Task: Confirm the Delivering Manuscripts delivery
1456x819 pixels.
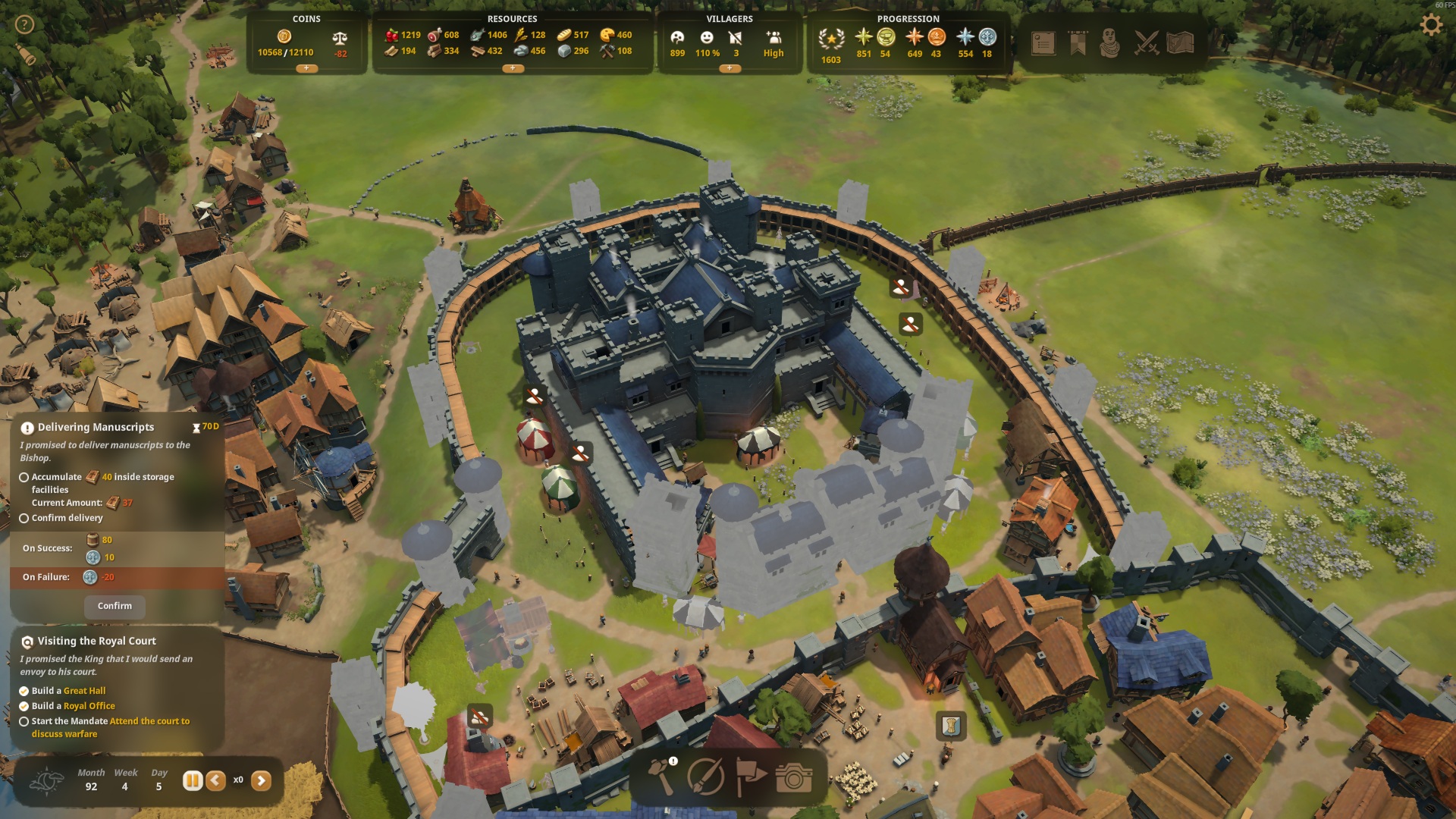Action: click(x=115, y=606)
